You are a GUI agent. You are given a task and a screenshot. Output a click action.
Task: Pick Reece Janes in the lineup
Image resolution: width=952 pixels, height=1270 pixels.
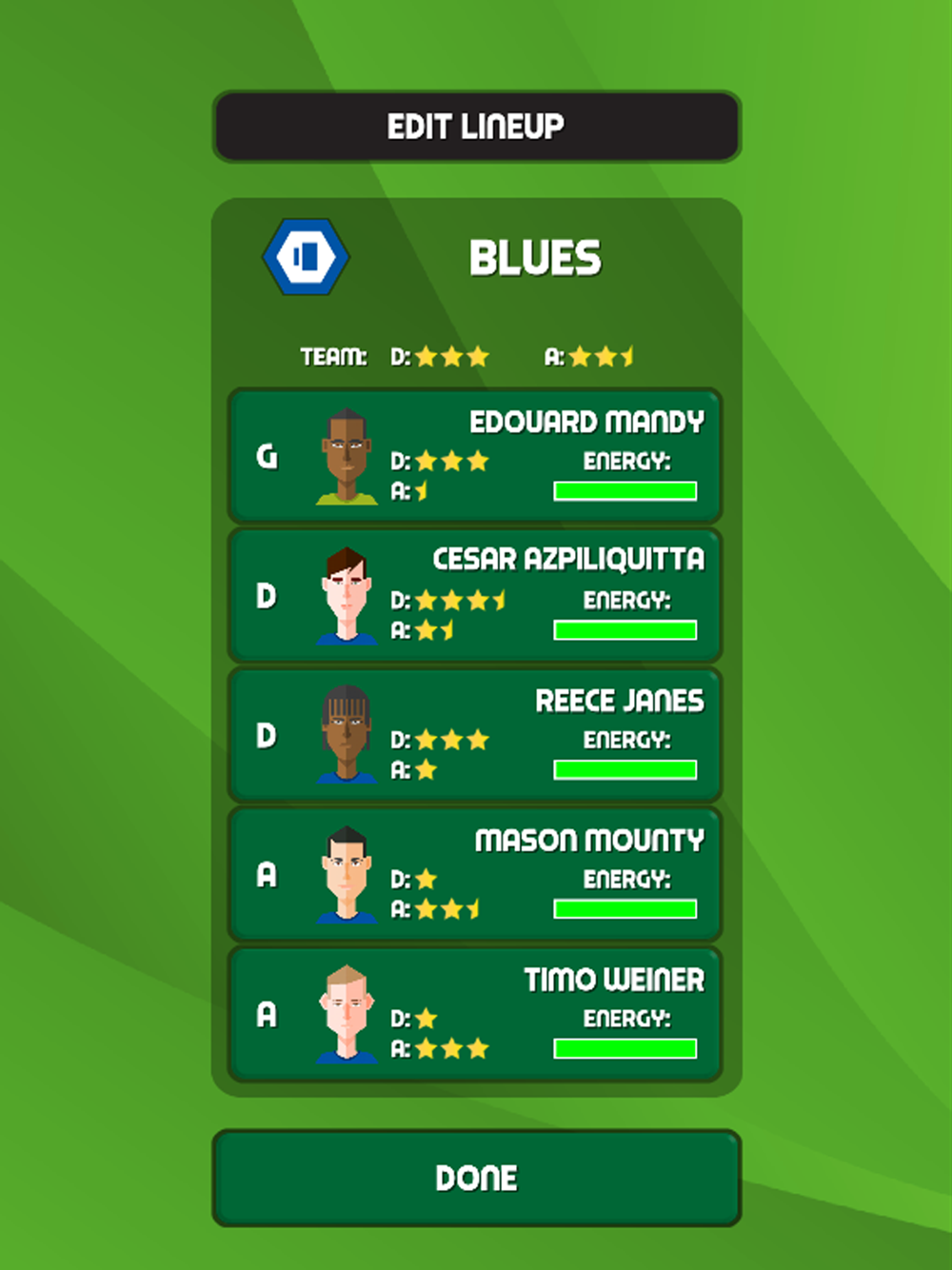pyautogui.click(x=474, y=735)
